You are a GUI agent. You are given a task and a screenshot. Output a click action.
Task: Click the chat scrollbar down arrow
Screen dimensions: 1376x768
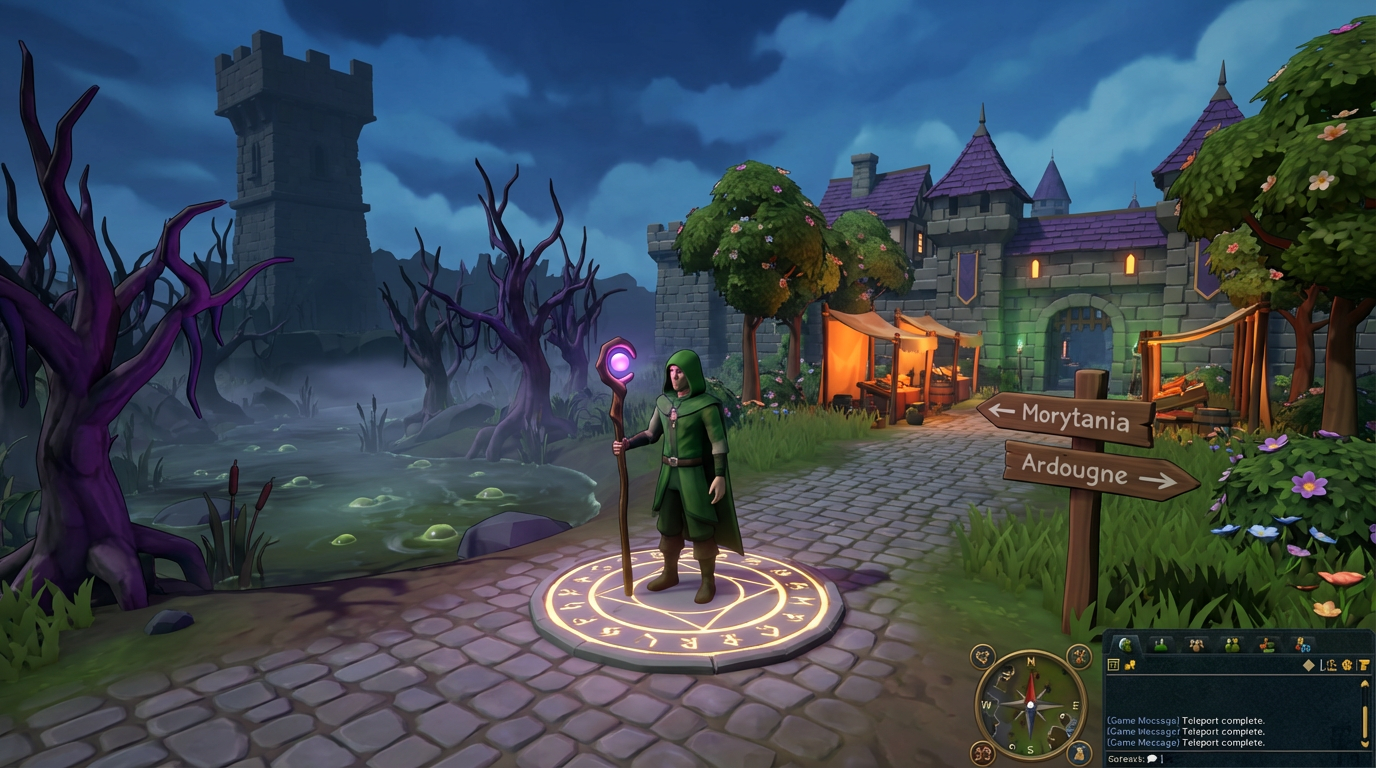[1364, 743]
